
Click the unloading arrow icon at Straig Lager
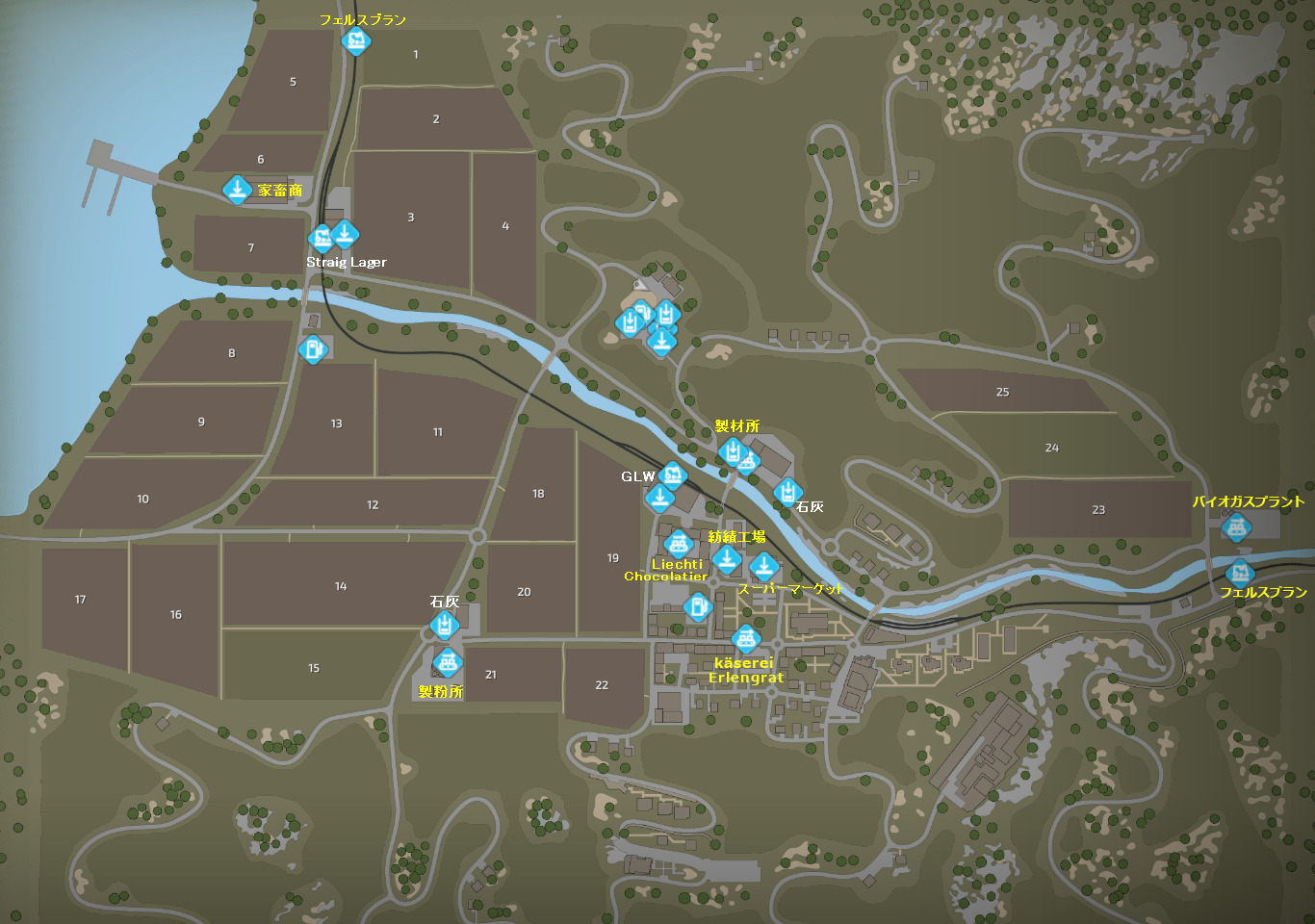coord(345,232)
